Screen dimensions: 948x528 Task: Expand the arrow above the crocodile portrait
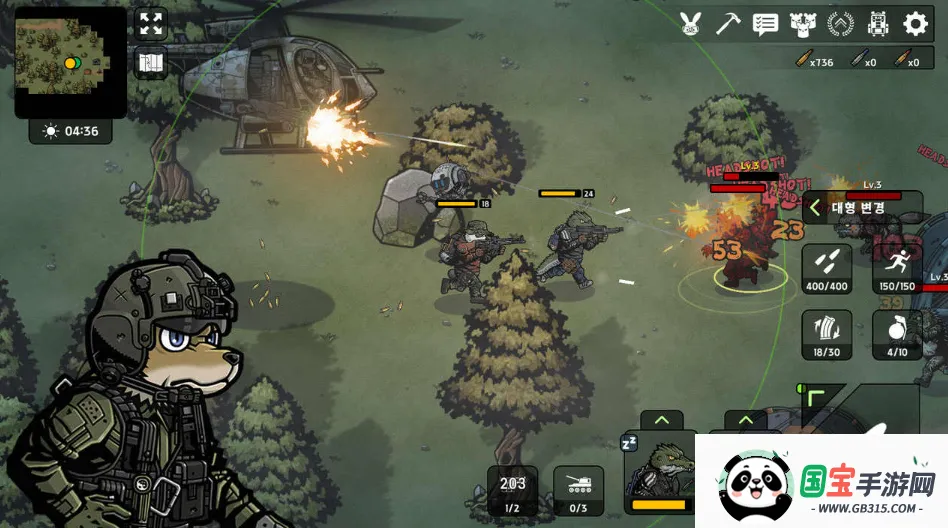[x=661, y=420]
